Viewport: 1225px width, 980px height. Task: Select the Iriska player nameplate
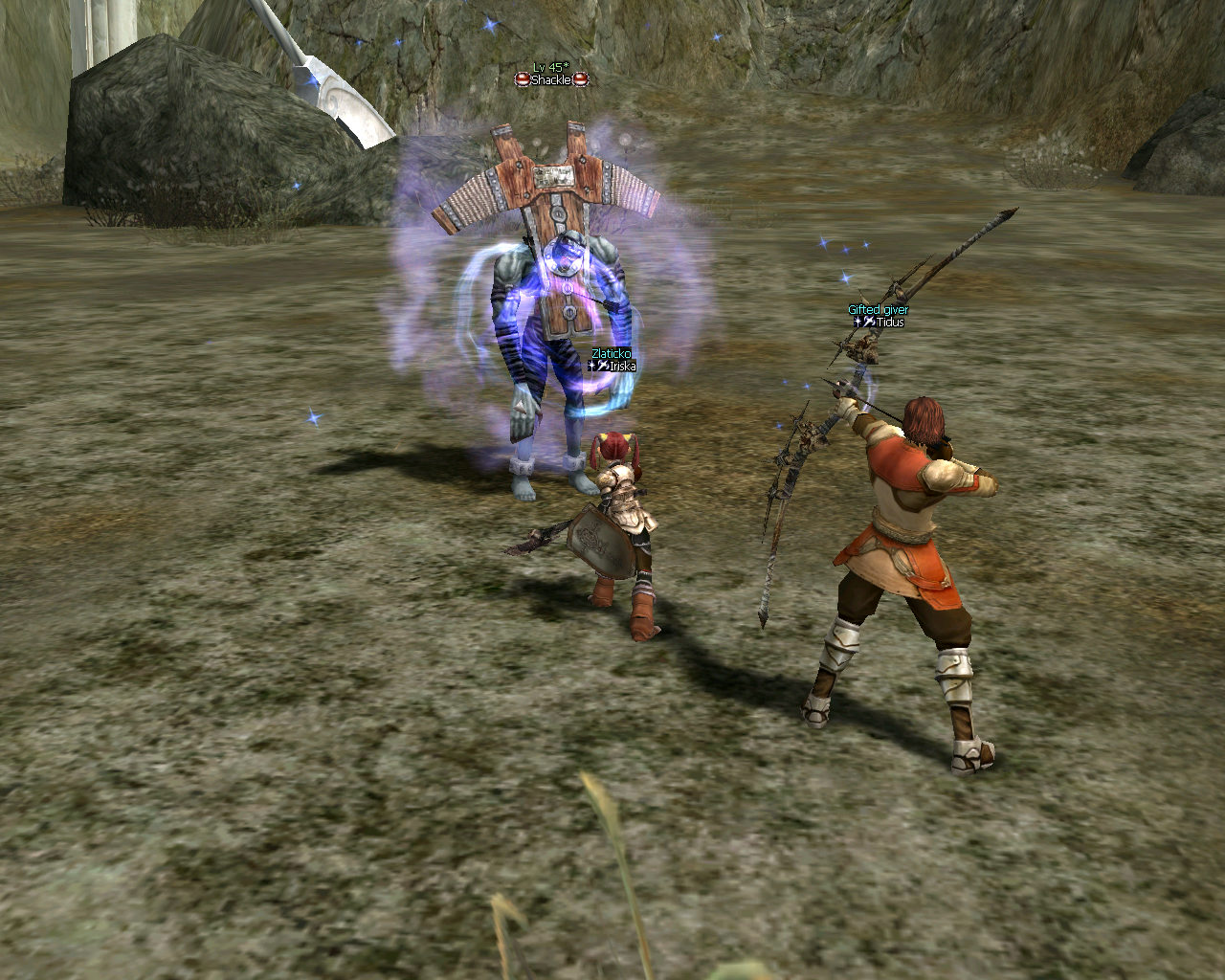615,366
